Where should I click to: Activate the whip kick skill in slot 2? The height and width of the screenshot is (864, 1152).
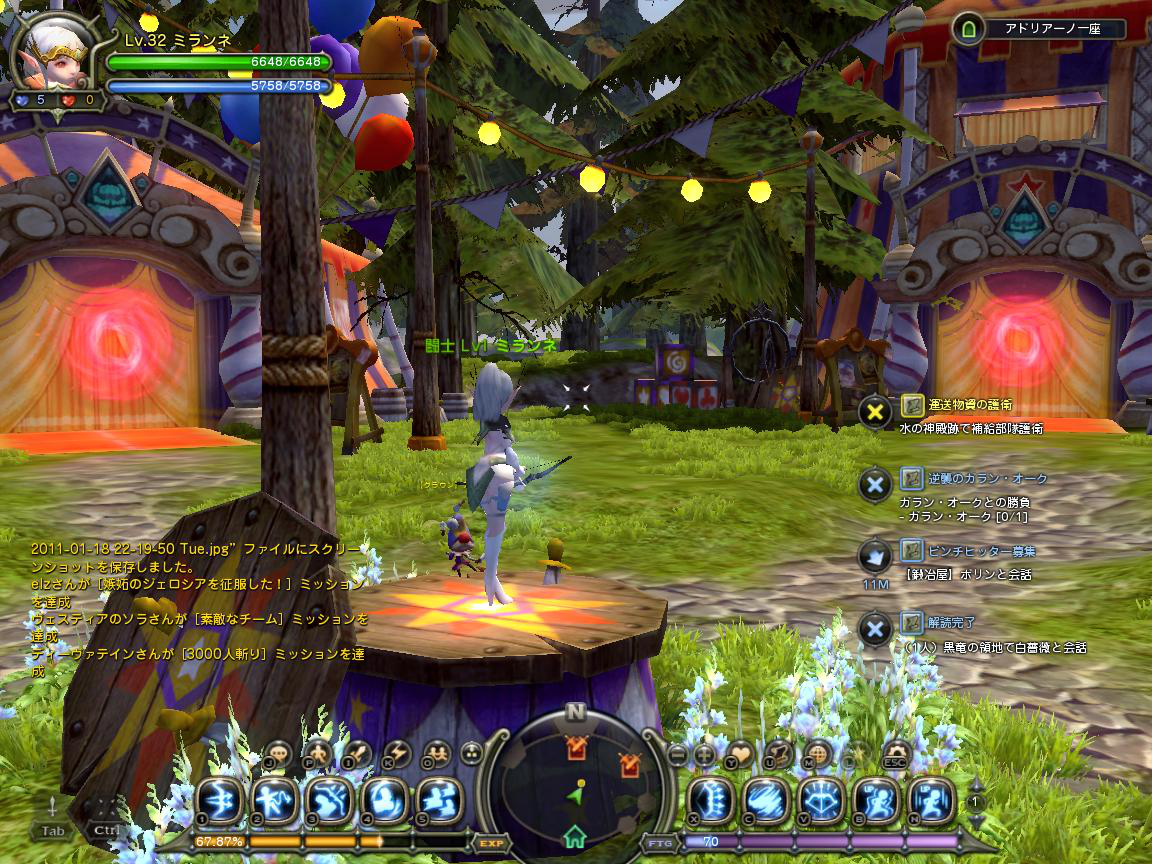[x=272, y=801]
